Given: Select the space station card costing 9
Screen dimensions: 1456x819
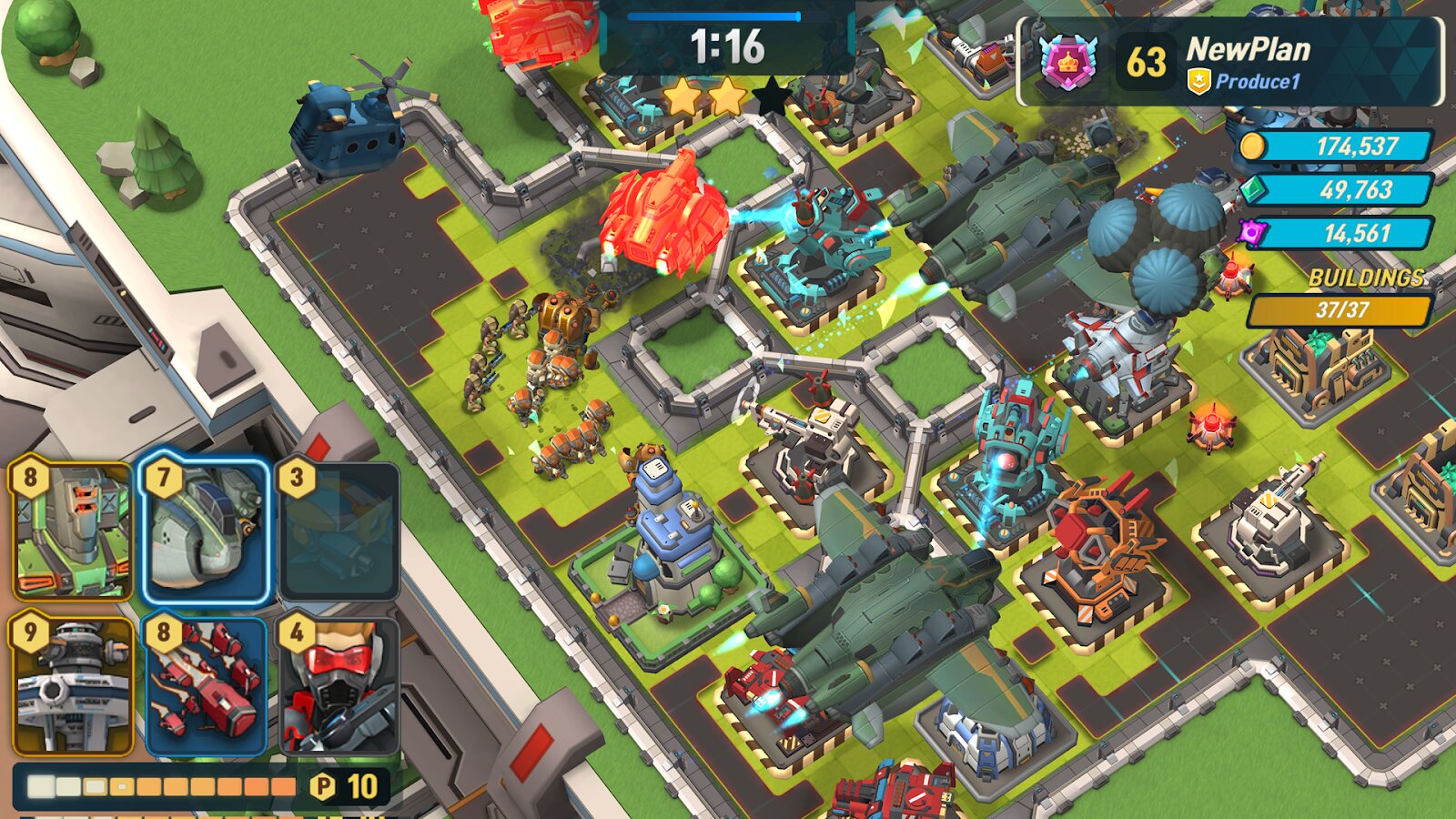Looking at the screenshot, I should pos(73,686).
